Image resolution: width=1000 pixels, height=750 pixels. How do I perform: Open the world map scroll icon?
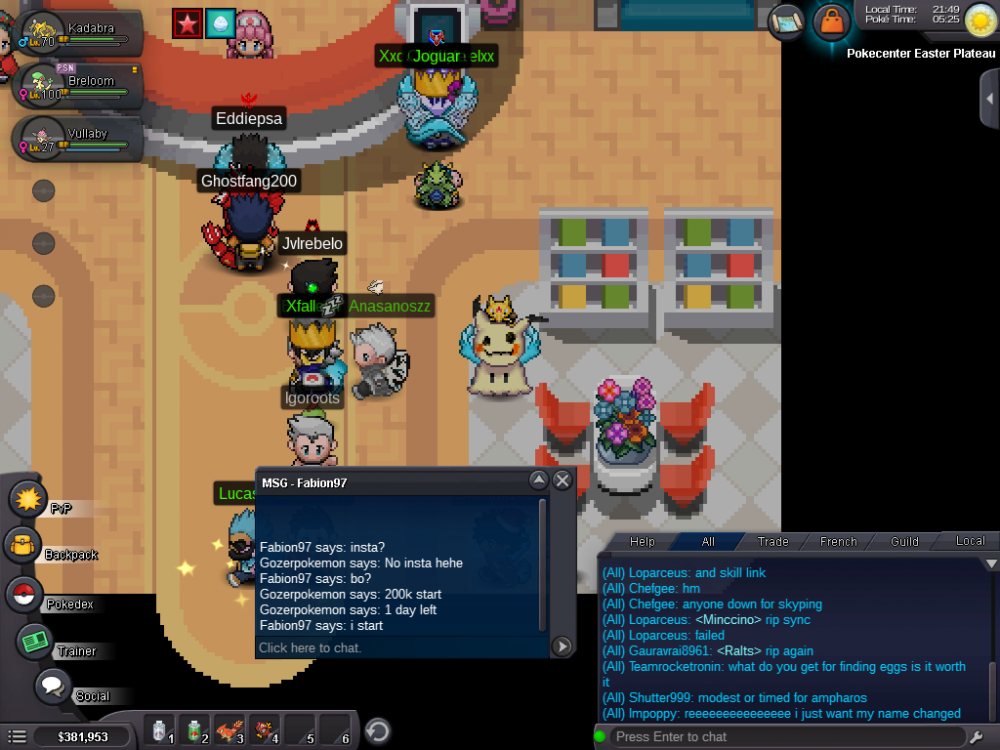[x=787, y=19]
